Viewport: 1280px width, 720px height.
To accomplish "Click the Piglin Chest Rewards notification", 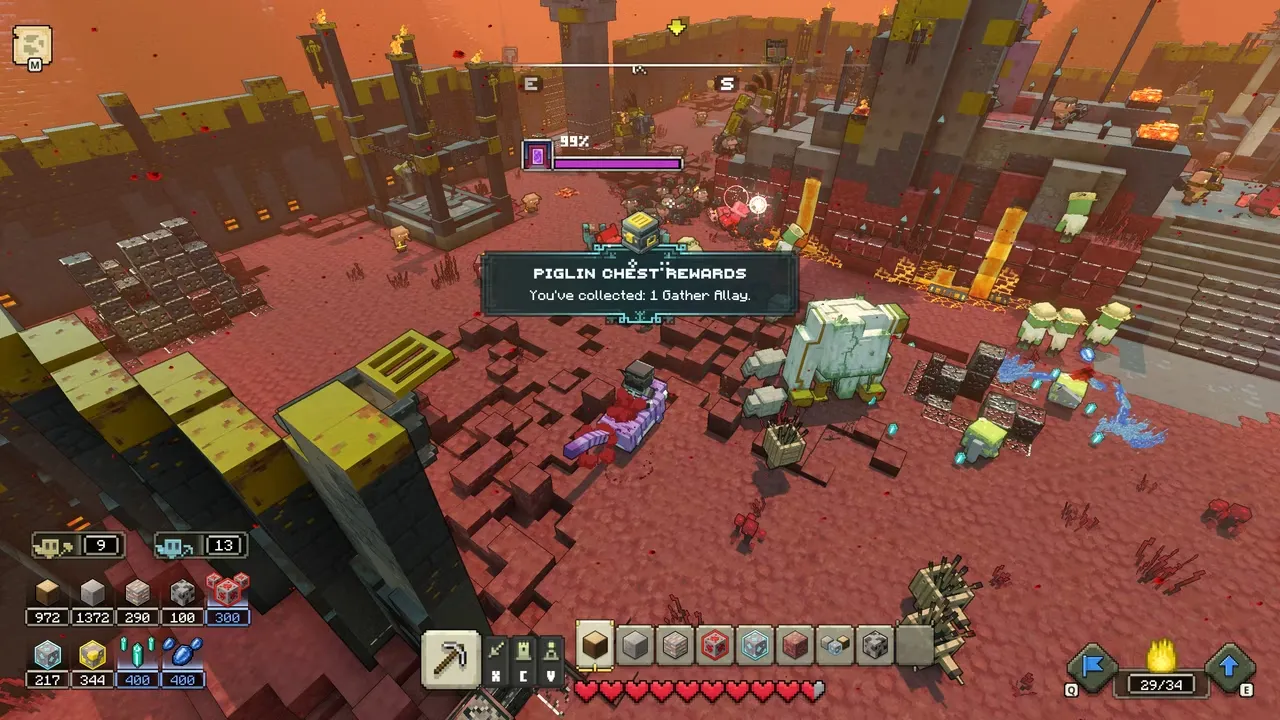I will coord(639,283).
